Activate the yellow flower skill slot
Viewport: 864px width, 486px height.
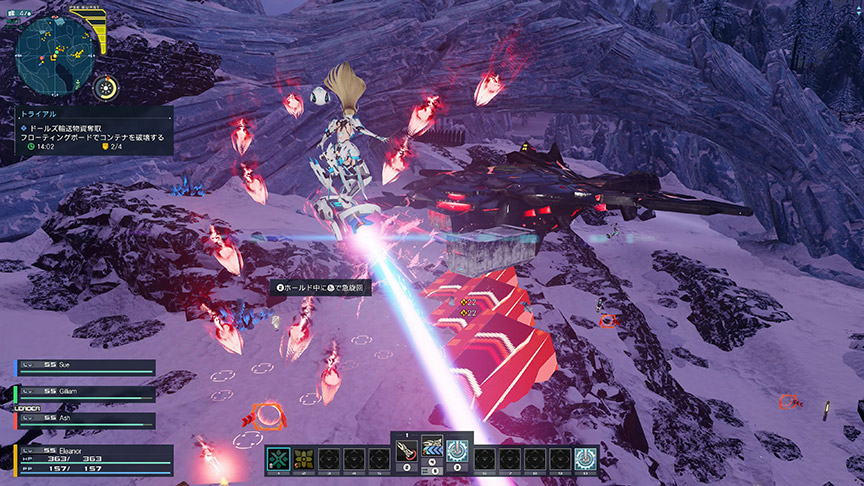pos(303,458)
